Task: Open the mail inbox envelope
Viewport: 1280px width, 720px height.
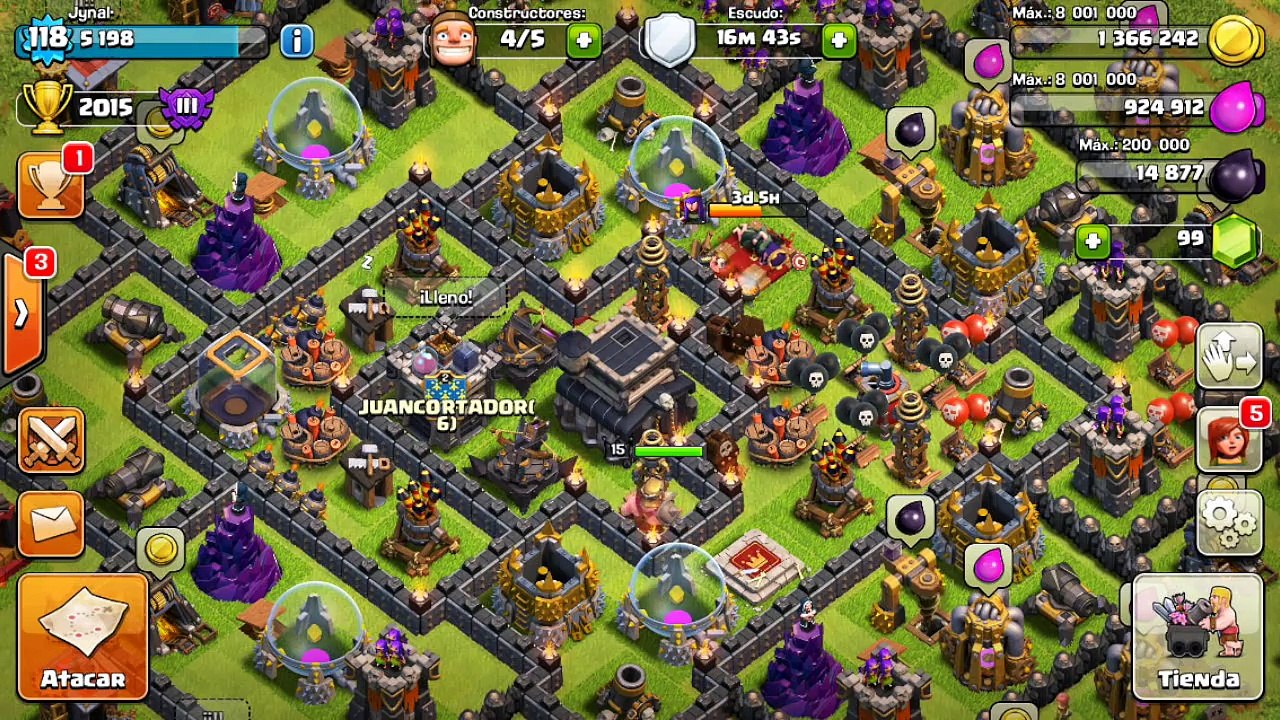Action: [x=51, y=521]
